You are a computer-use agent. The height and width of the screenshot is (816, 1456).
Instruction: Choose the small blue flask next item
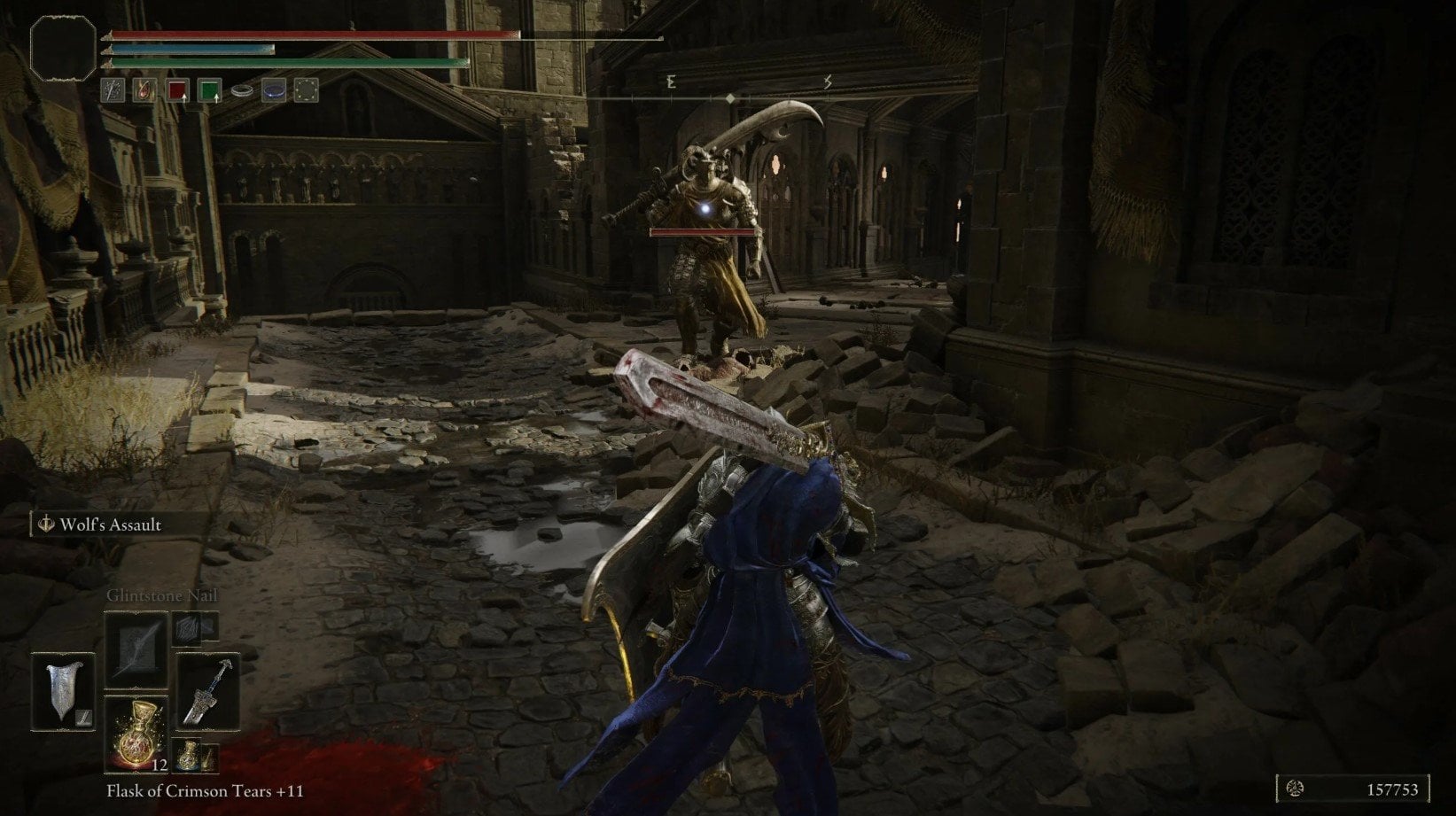[189, 755]
